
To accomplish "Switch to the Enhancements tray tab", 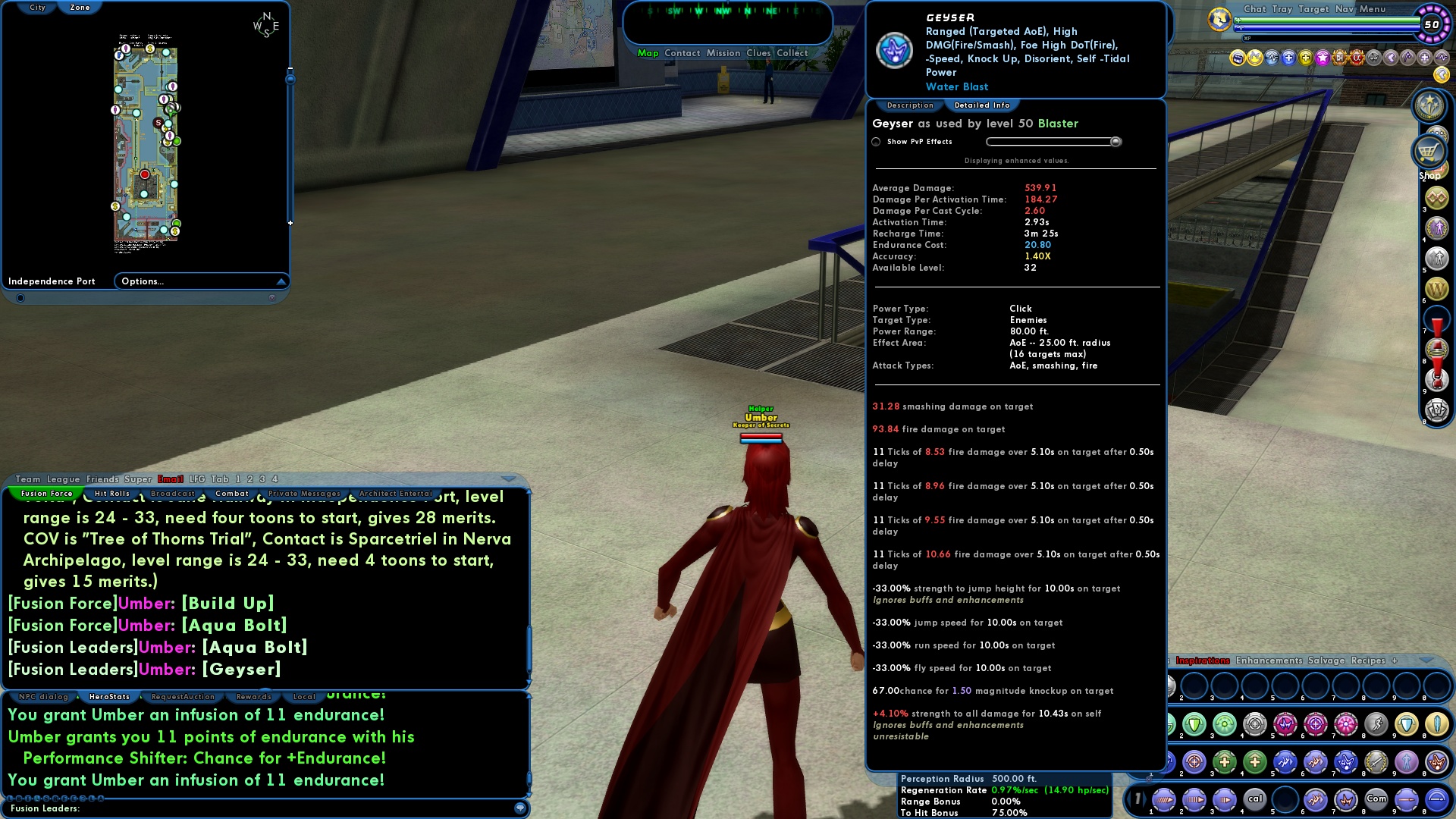I will (1269, 661).
